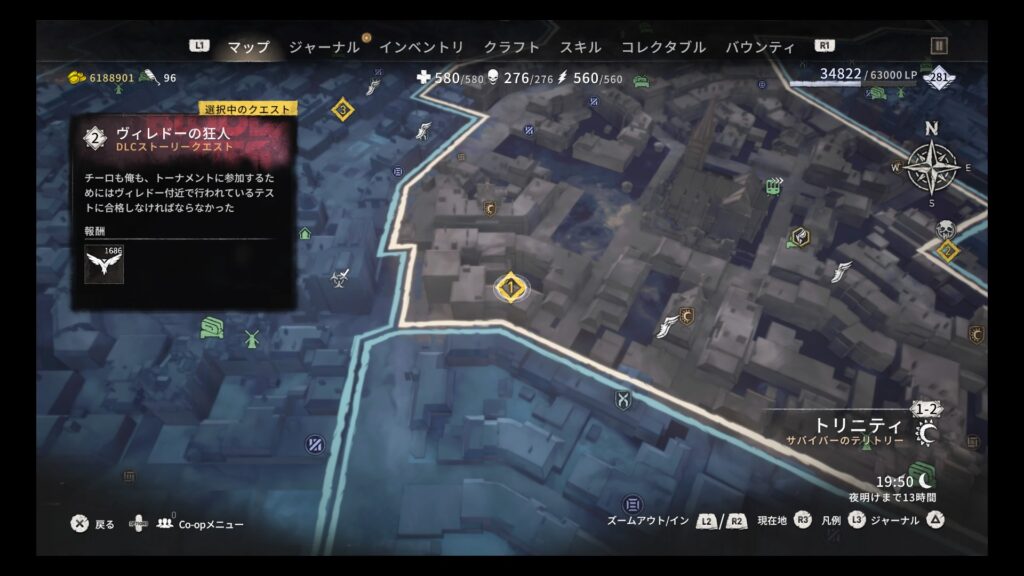This screenshot has height=576, width=1024.
Task: Select the クラフト tab
Action: [x=511, y=47]
